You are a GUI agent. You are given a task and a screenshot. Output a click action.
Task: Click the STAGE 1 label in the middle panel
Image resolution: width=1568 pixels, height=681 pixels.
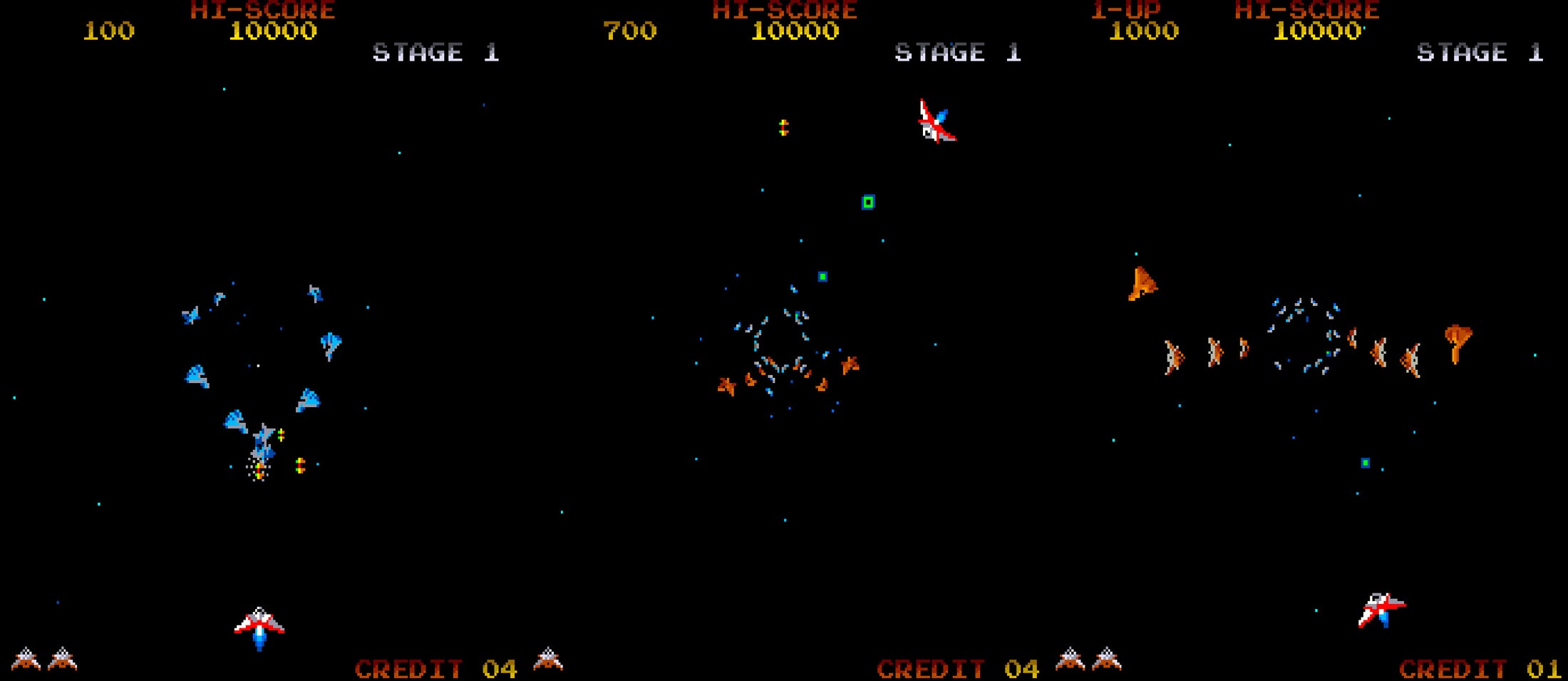(959, 52)
